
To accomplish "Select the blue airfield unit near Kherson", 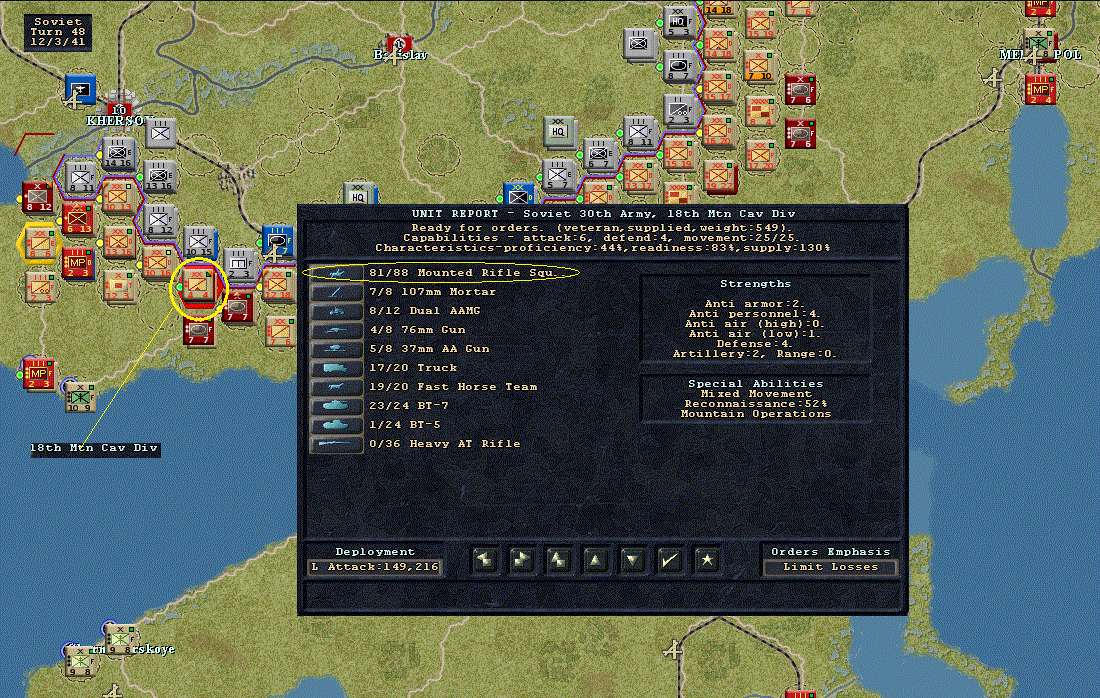I will click(80, 90).
